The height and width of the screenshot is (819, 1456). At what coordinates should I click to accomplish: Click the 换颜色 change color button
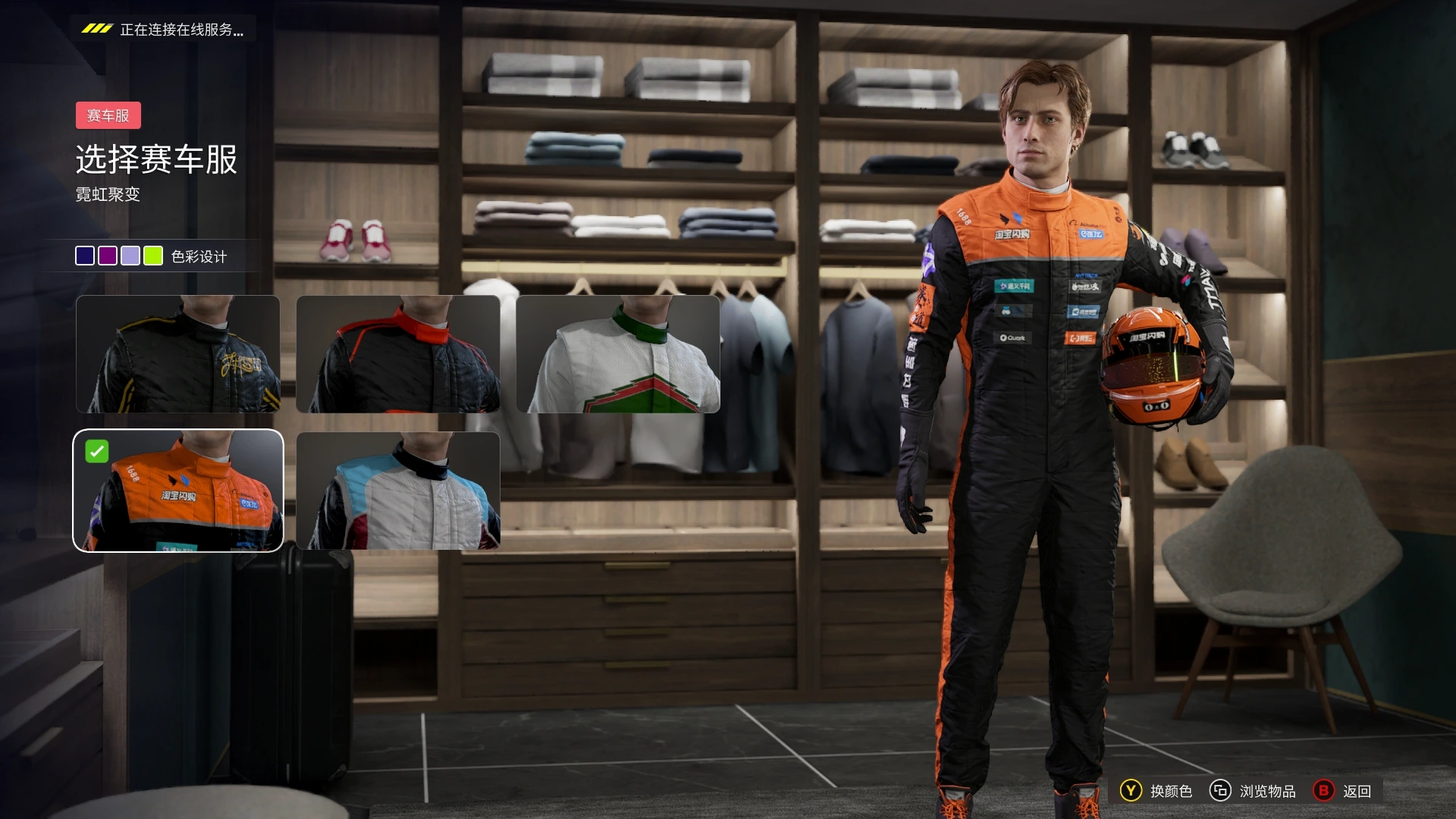[1156, 791]
